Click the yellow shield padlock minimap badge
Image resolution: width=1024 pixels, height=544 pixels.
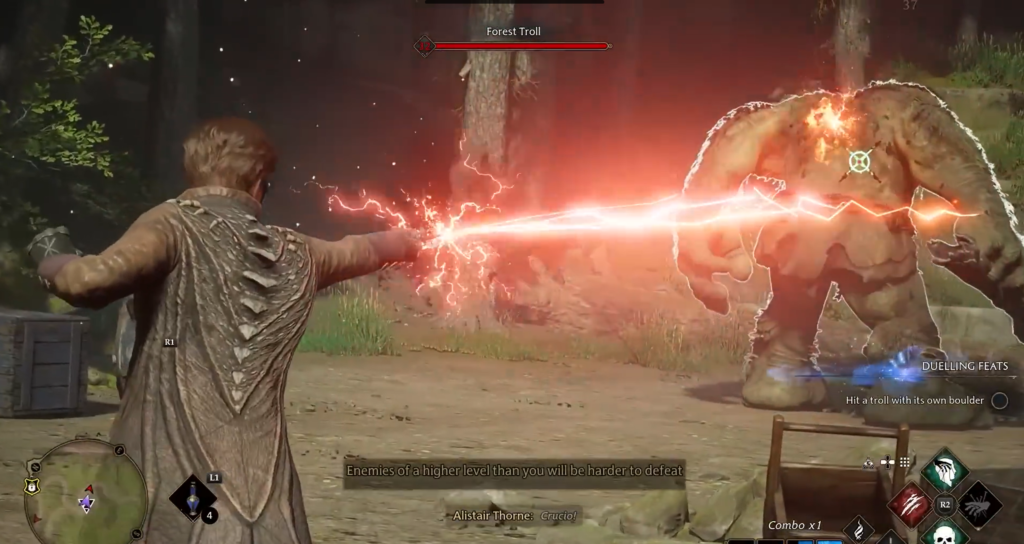click(31, 487)
